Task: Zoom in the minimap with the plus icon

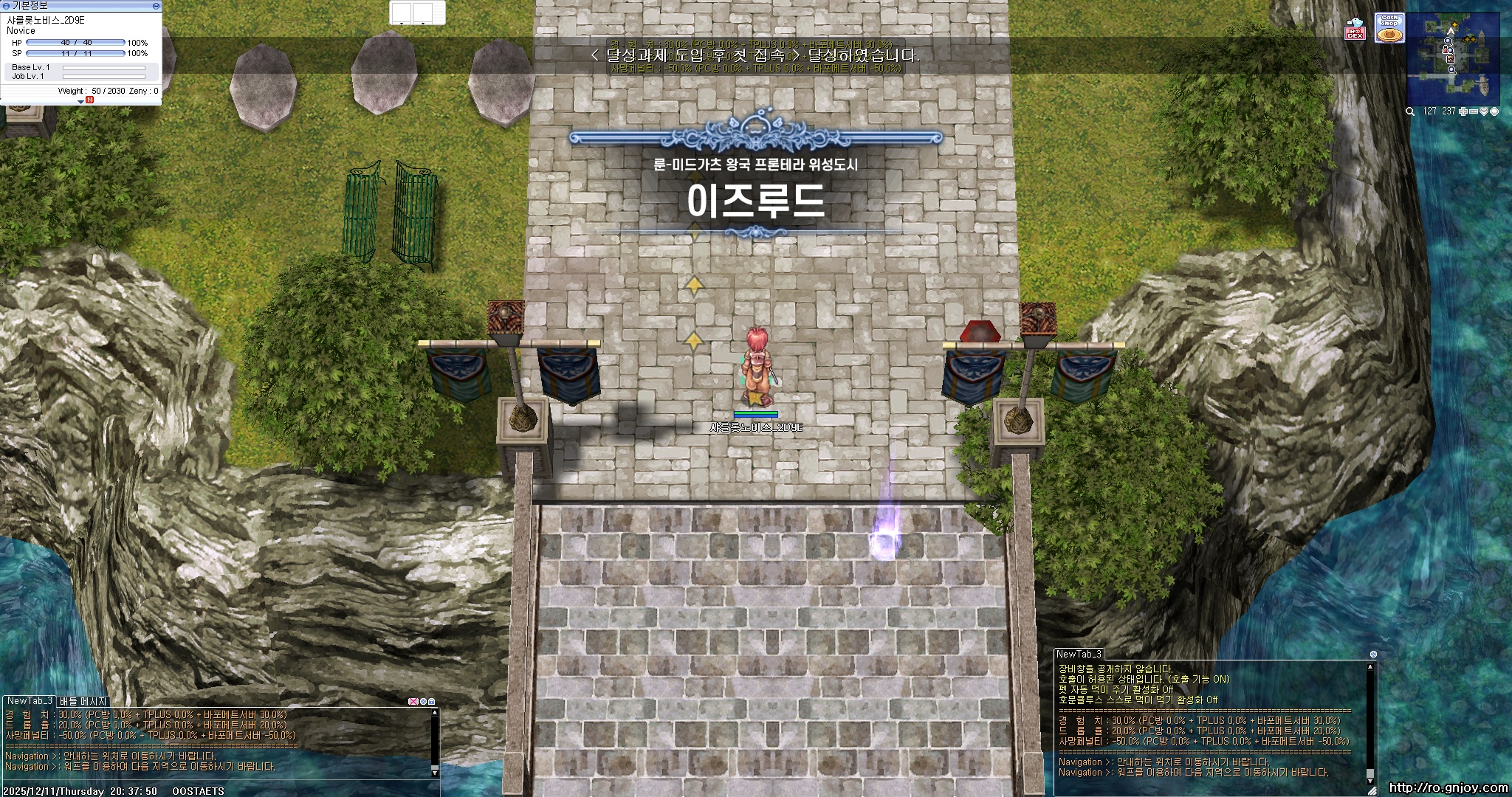Action: tap(1463, 111)
